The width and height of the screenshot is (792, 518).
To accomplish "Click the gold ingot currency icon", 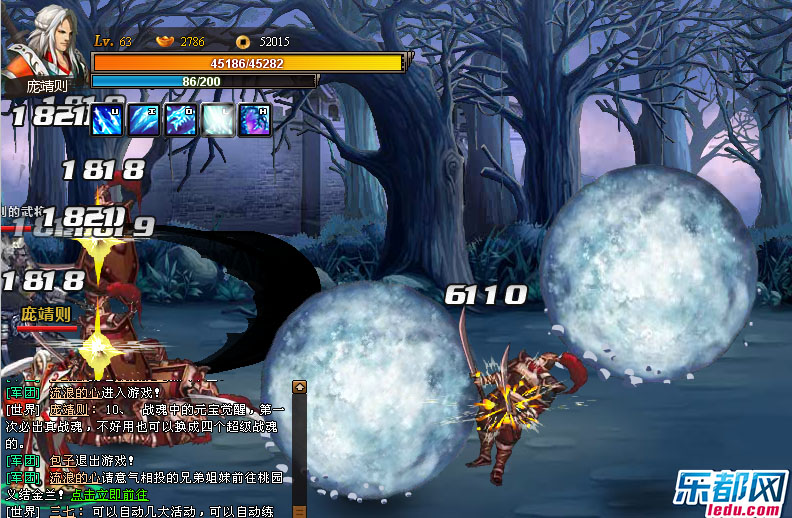I will [167, 41].
